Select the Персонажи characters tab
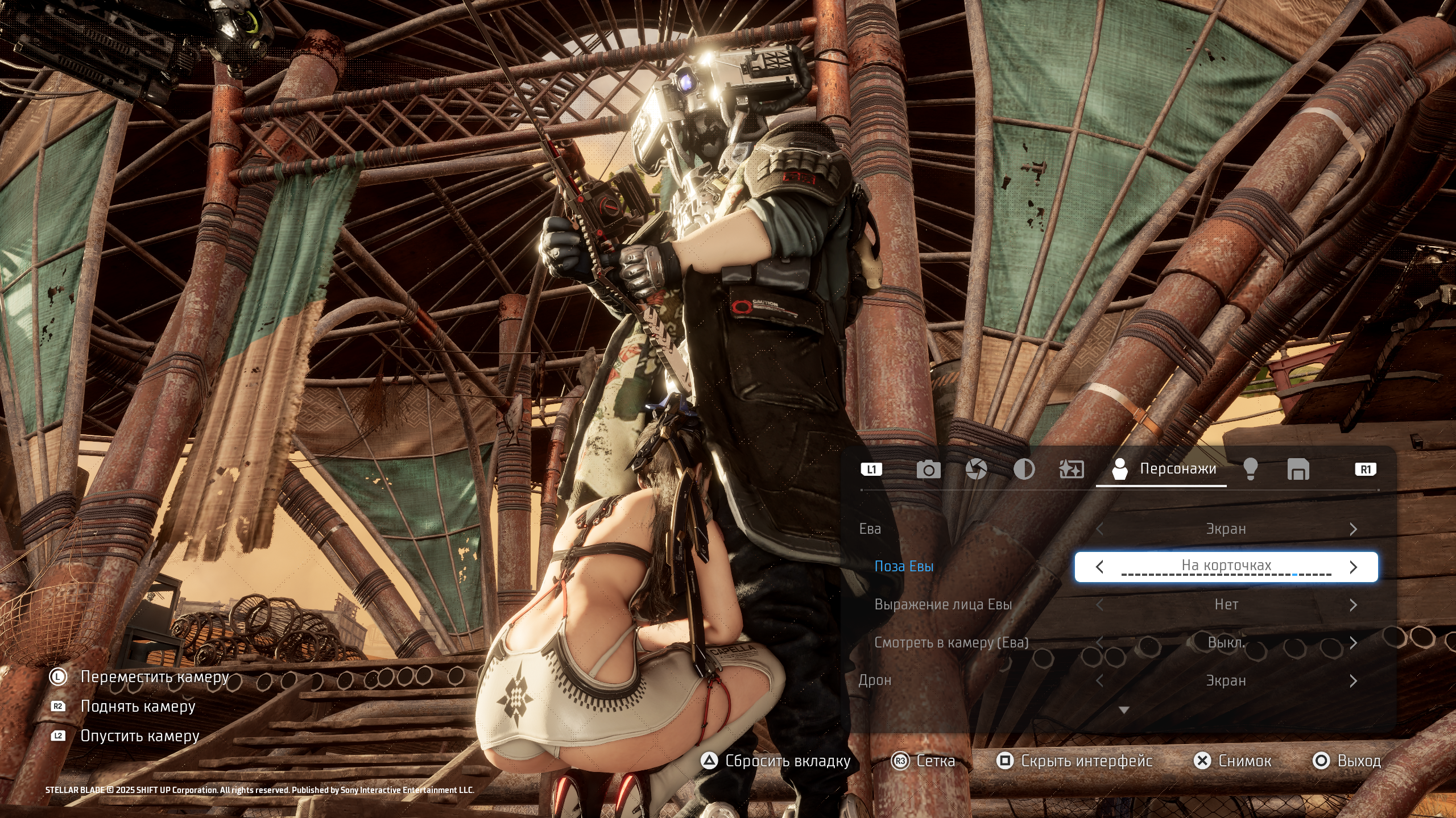1456x818 pixels. click(x=1164, y=470)
